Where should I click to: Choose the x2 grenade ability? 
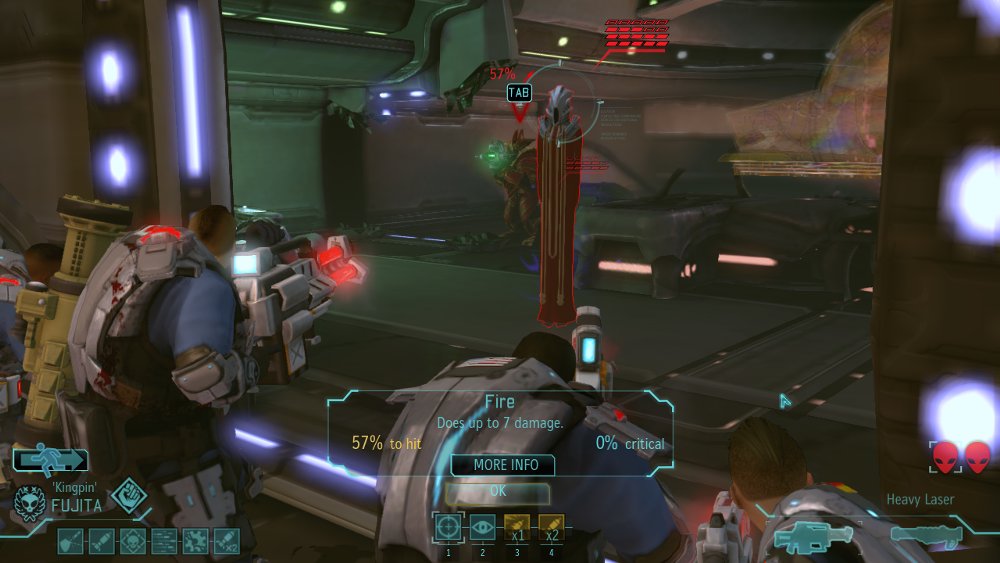tap(551, 527)
